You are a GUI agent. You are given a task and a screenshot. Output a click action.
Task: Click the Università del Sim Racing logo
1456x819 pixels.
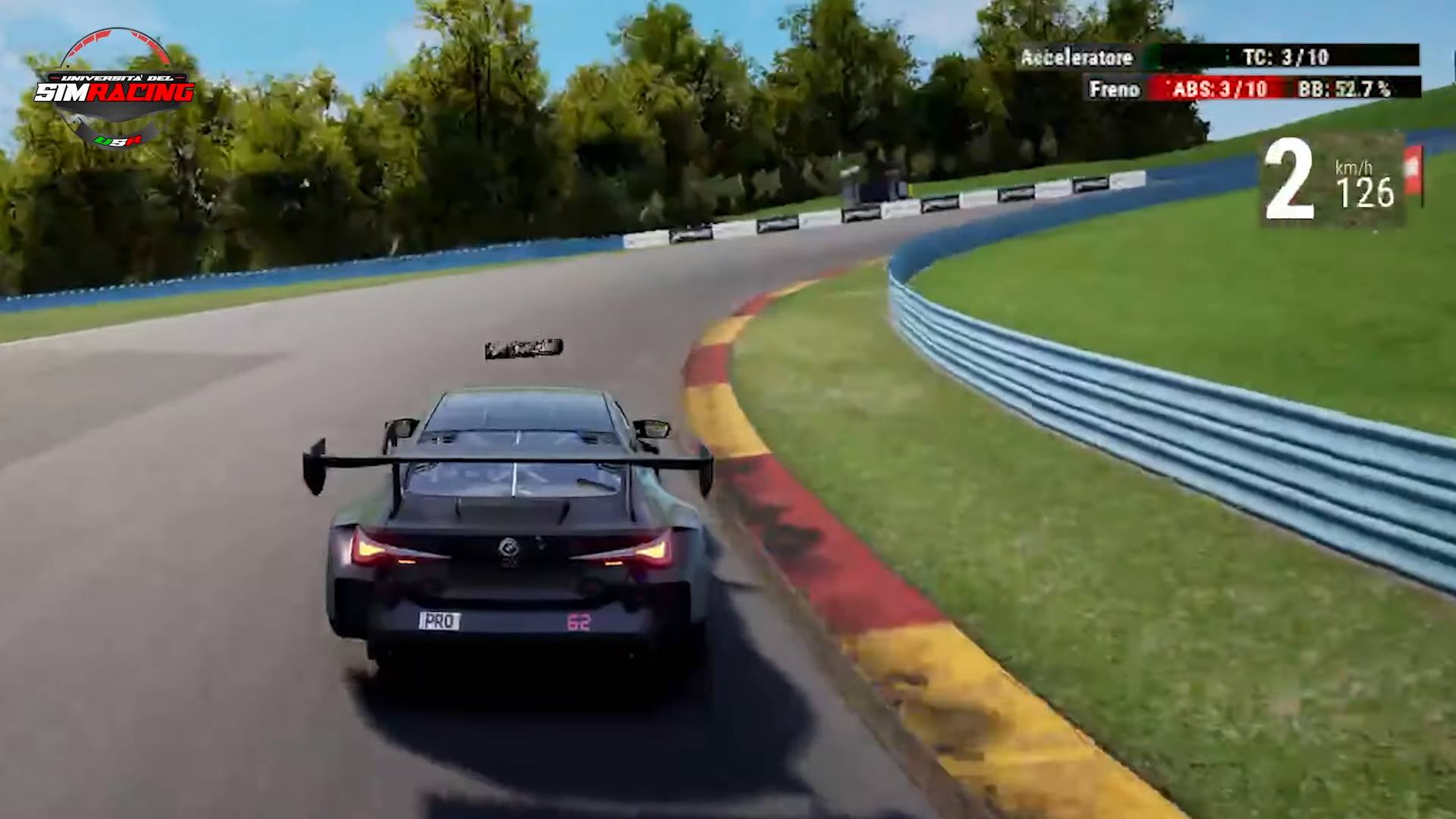click(x=115, y=89)
